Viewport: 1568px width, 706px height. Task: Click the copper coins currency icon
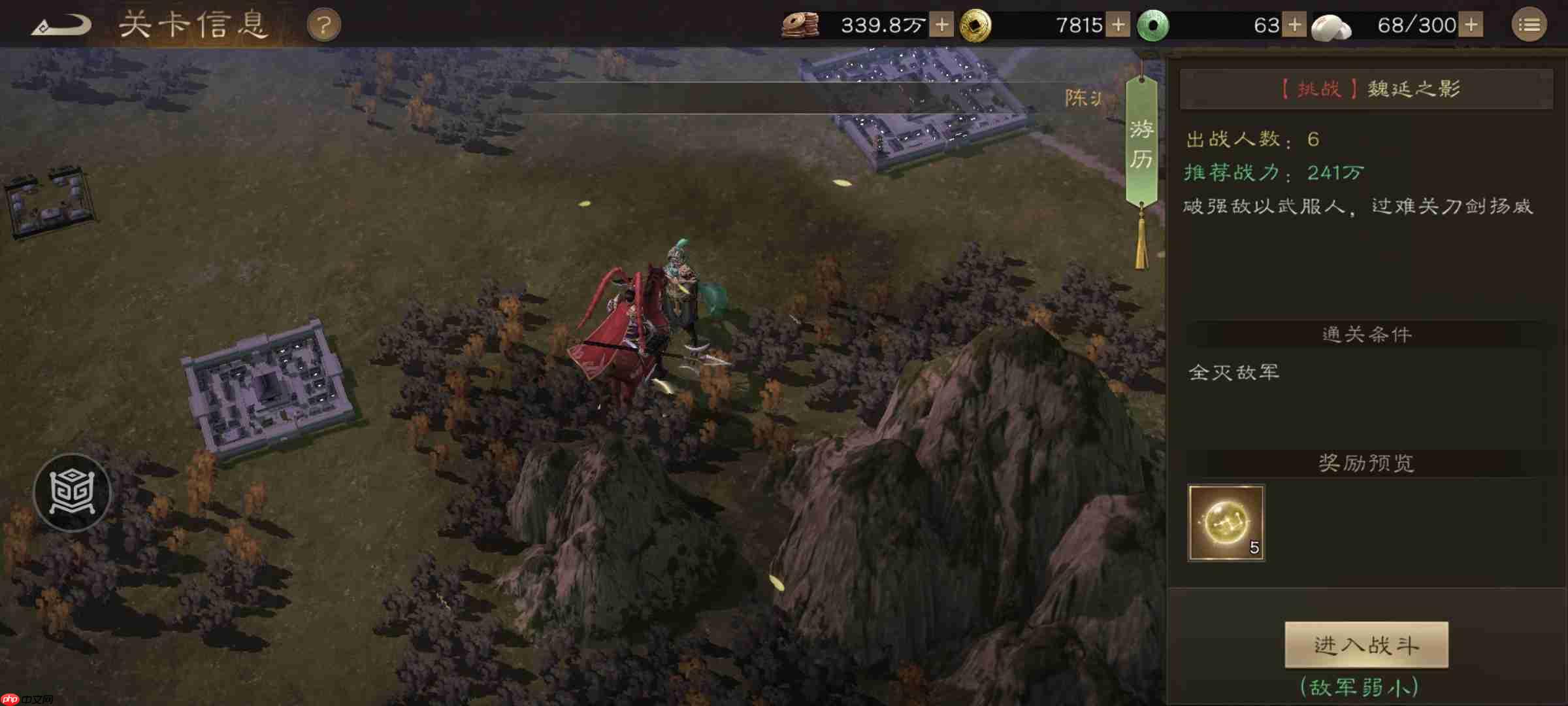point(802,24)
